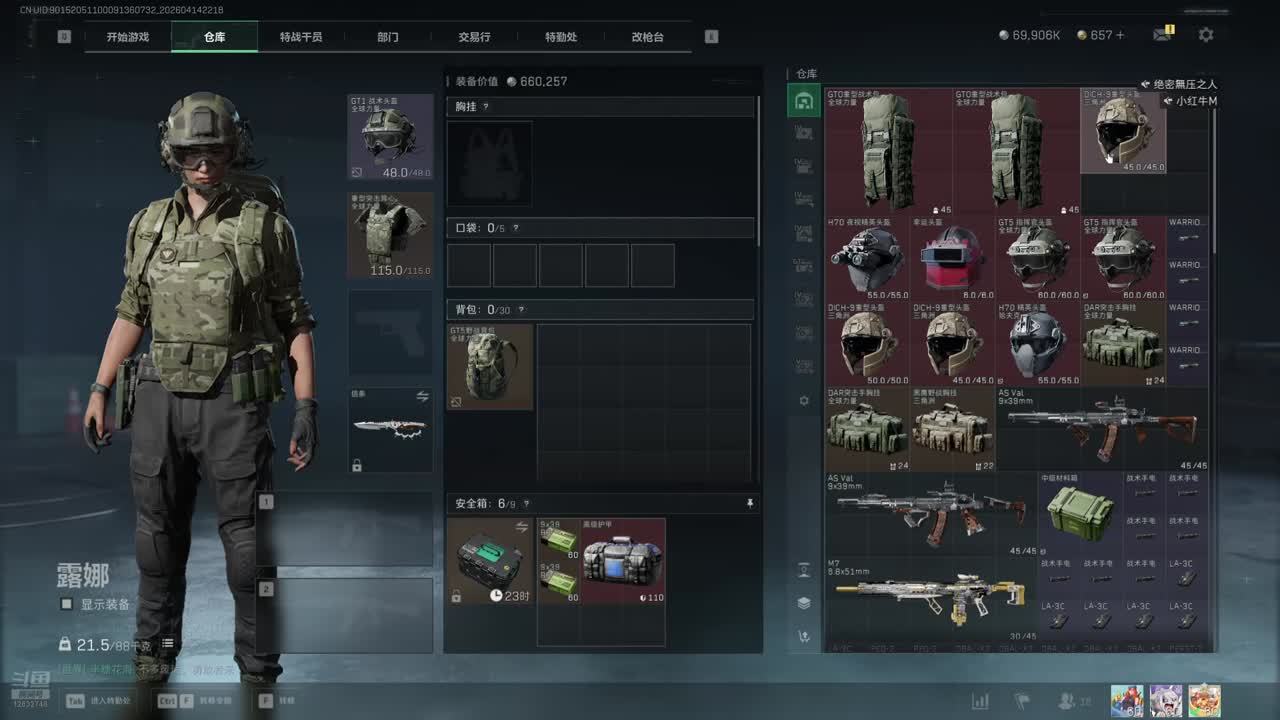Switch to the 特战干员 tab
The width and height of the screenshot is (1280, 720).
(301, 37)
